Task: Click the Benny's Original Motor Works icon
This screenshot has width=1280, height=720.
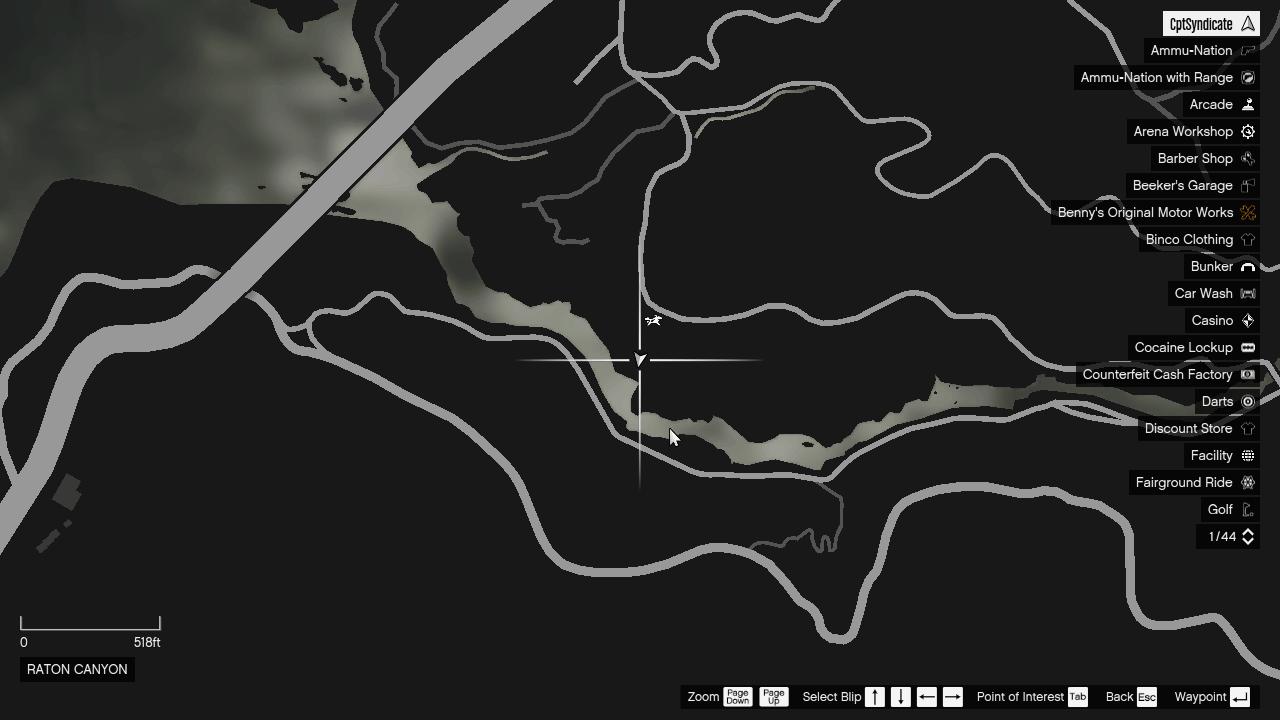Action: point(1247,212)
